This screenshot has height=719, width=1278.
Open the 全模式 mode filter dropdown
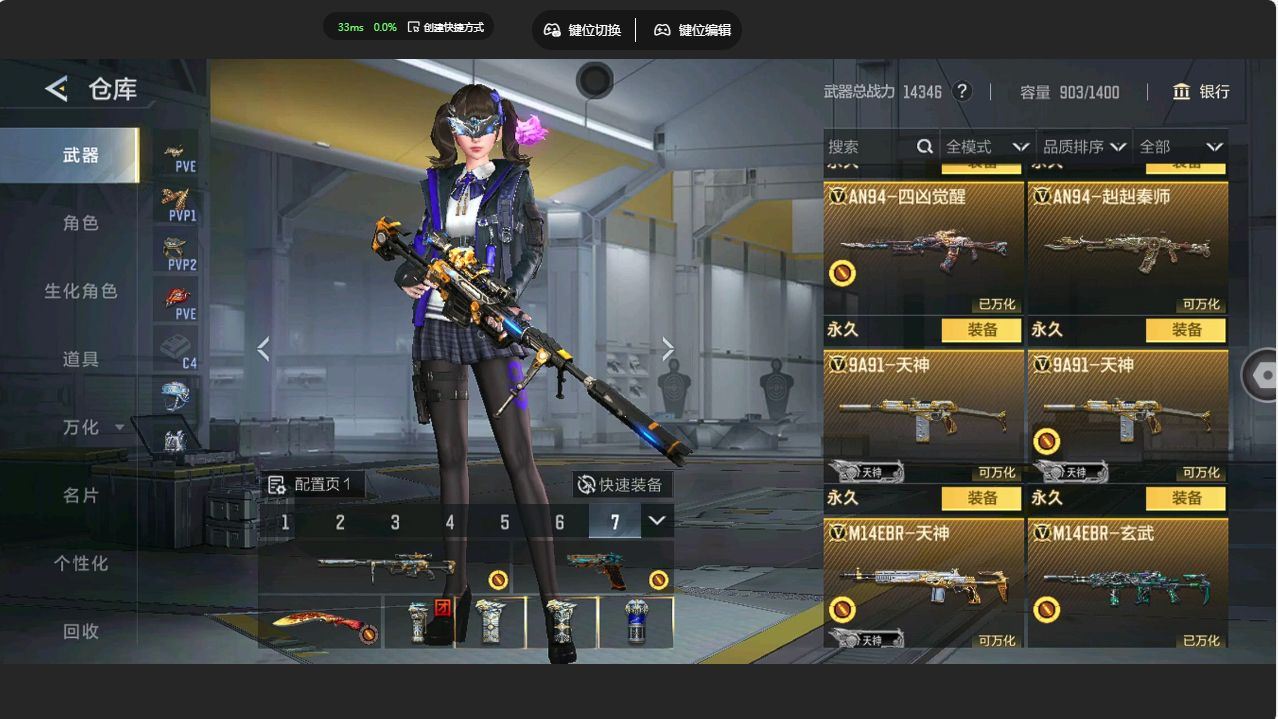pyautogui.click(x=986, y=147)
